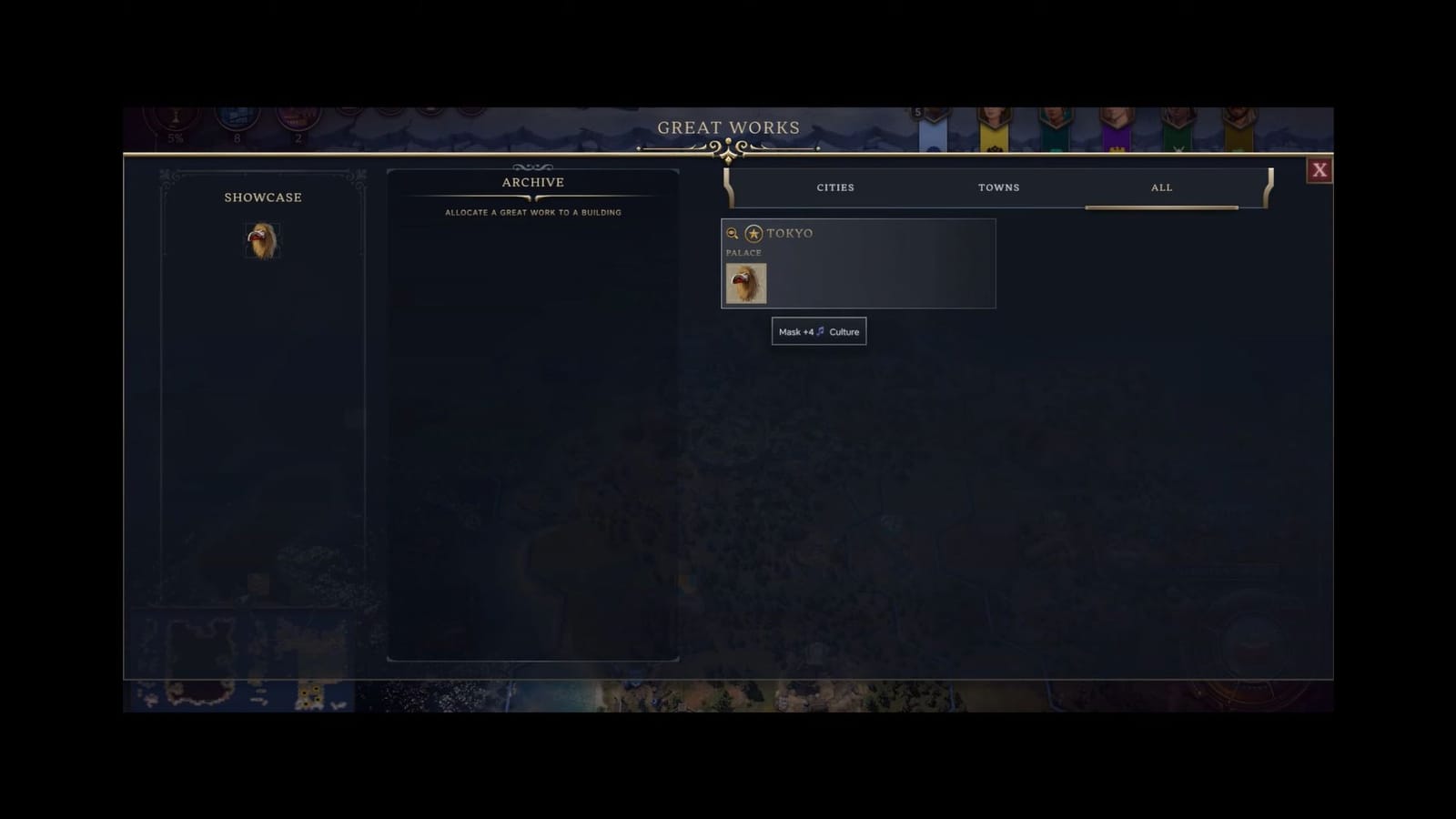The image size is (1456, 819).
Task: Select the Mask artifact in the Showcase panel
Action: click(263, 239)
